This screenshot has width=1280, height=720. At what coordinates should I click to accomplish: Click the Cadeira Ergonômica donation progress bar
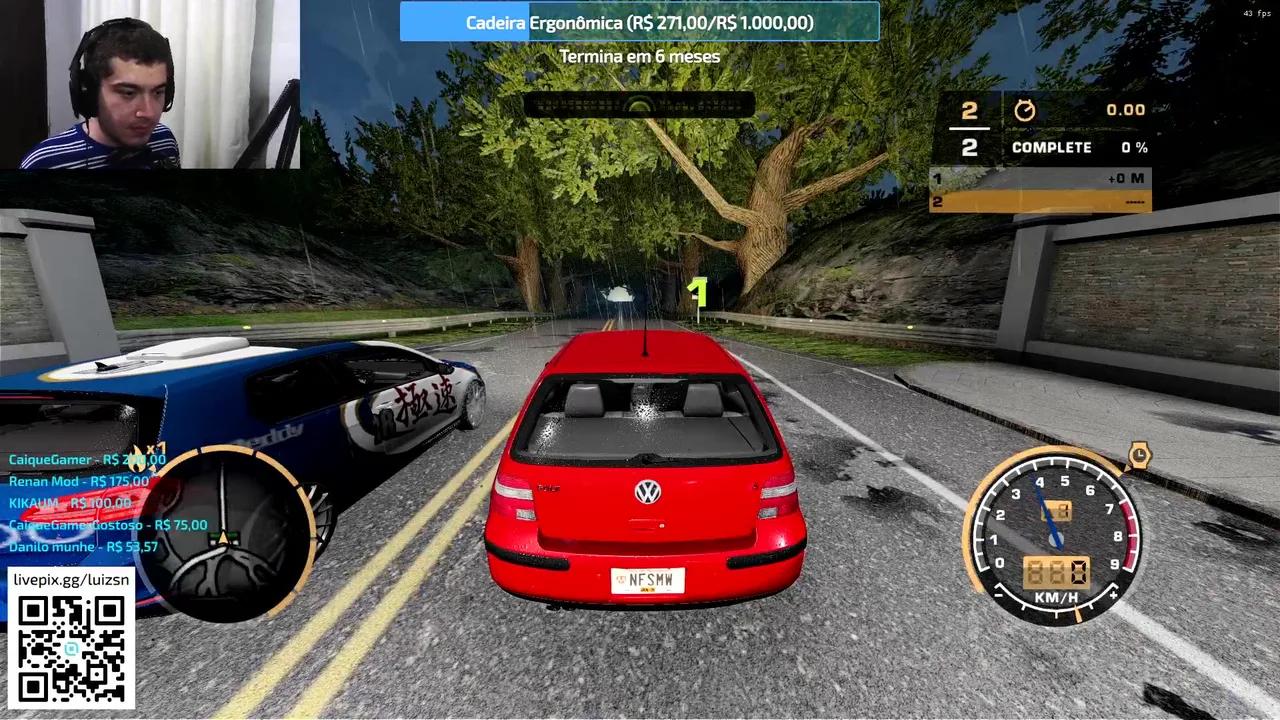640,22
